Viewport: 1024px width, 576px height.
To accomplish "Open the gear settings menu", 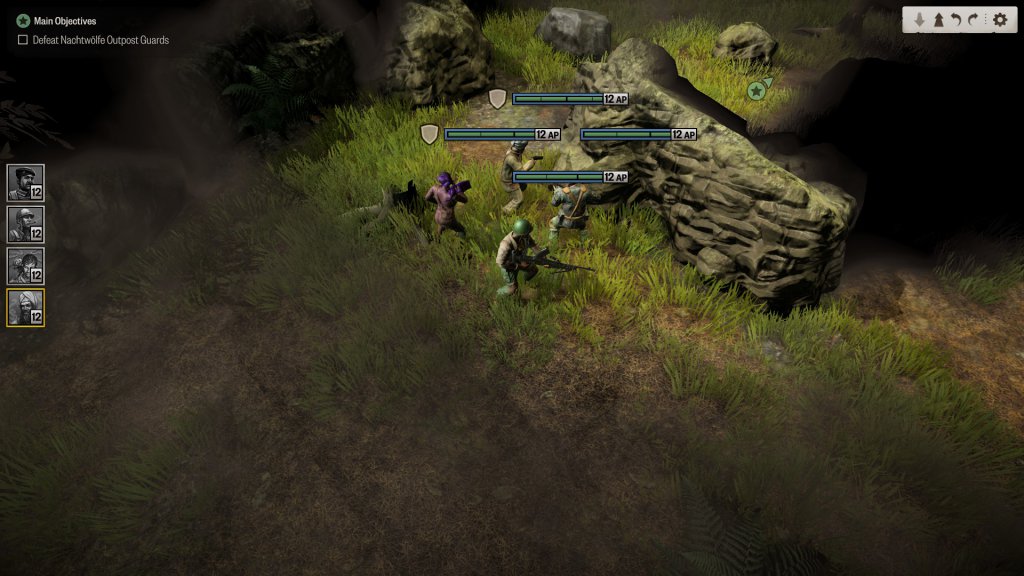I will [x=999, y=20].
